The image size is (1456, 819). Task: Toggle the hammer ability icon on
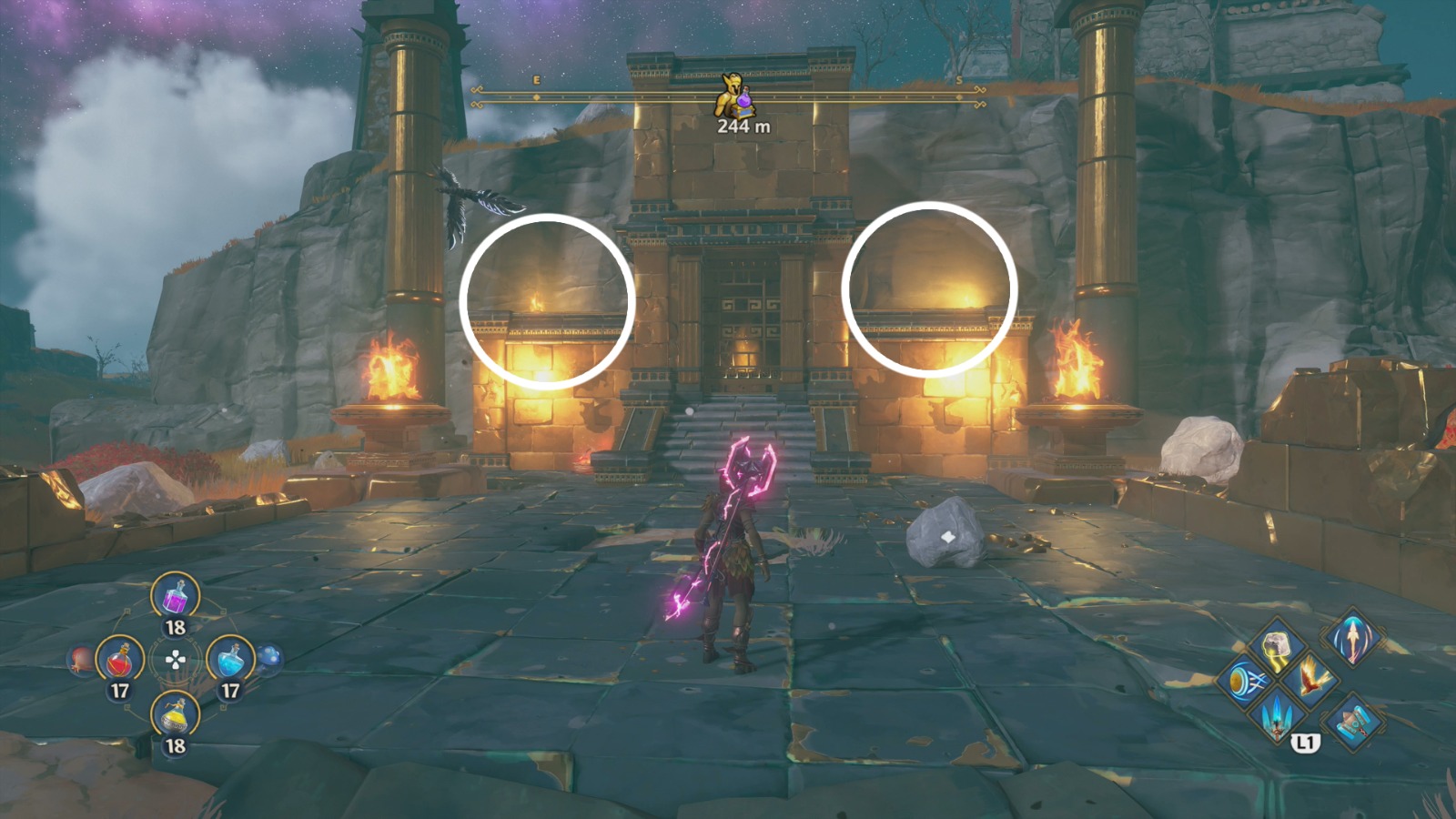pos(1354,722)
